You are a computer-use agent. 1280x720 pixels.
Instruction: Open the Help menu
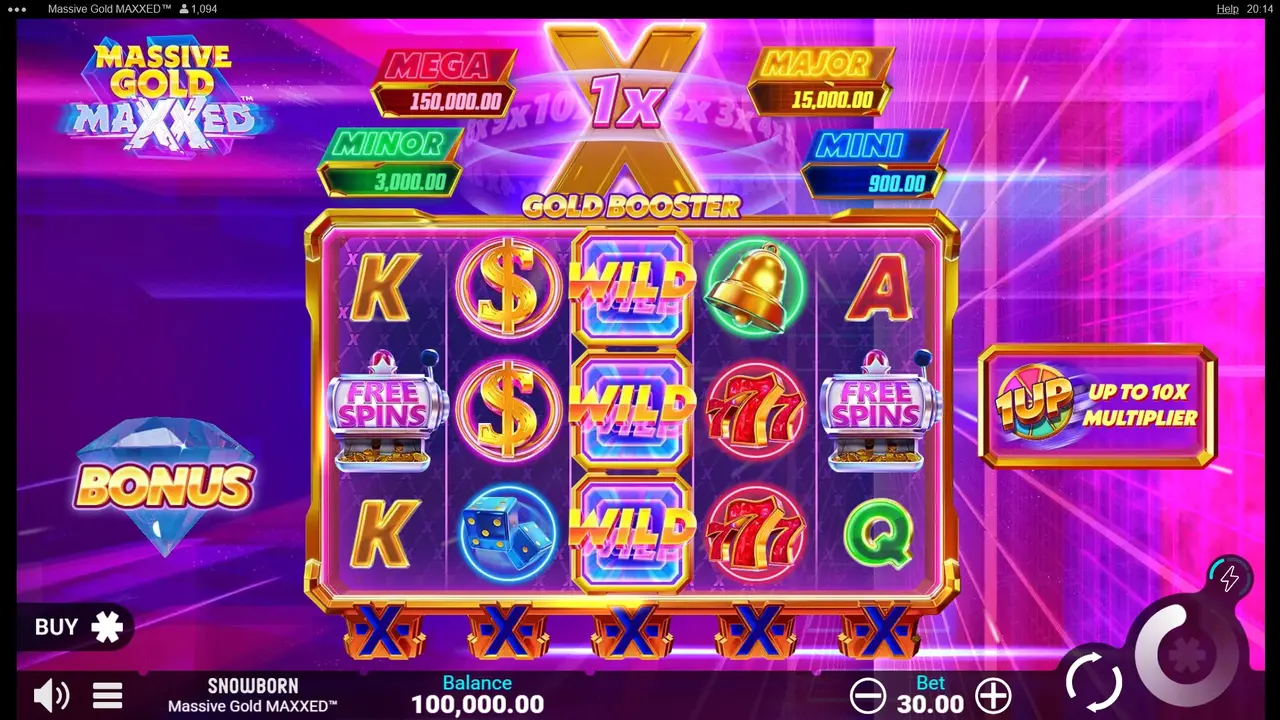1227,9
